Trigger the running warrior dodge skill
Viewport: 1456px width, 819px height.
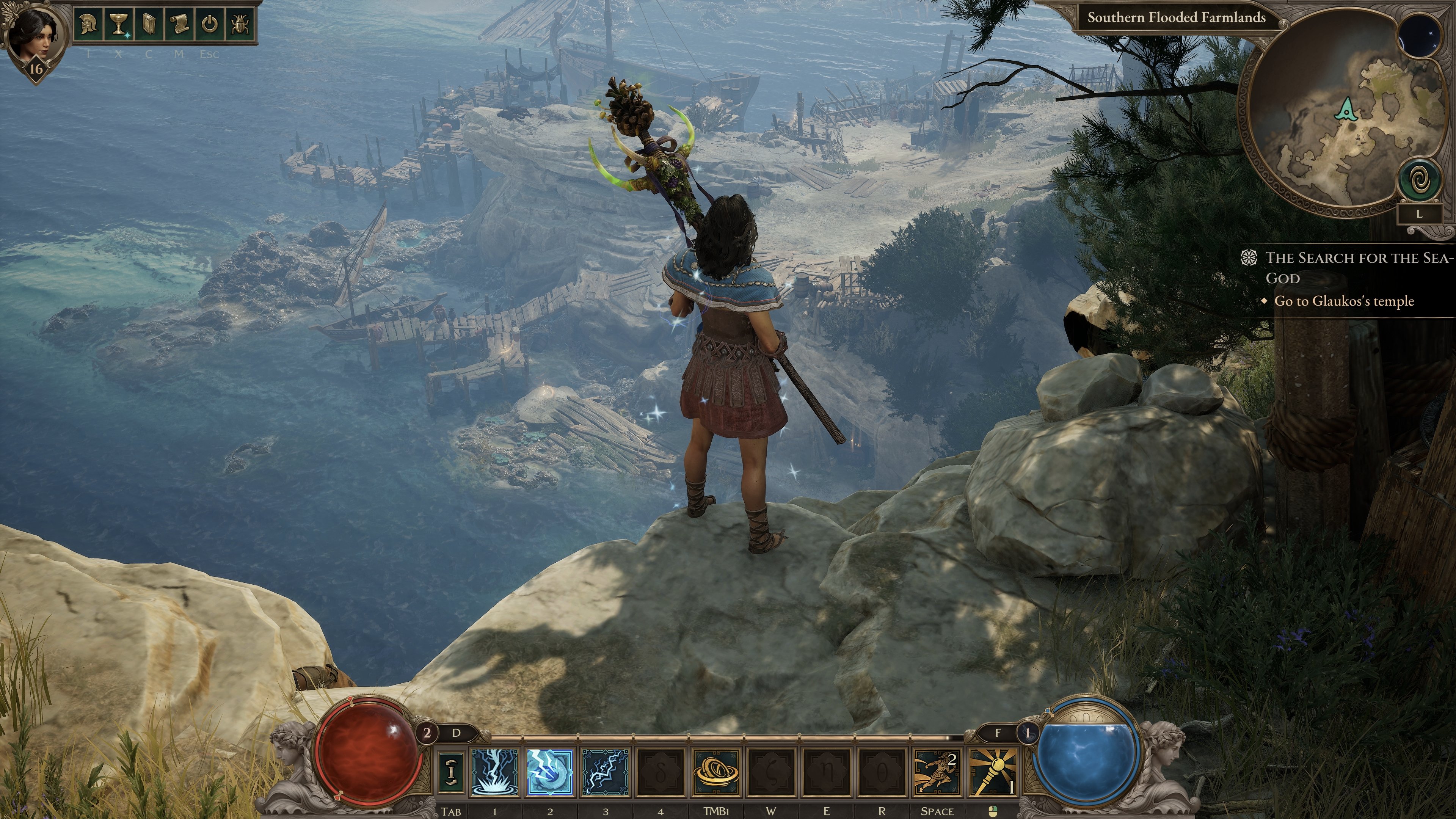pos(937,772)
